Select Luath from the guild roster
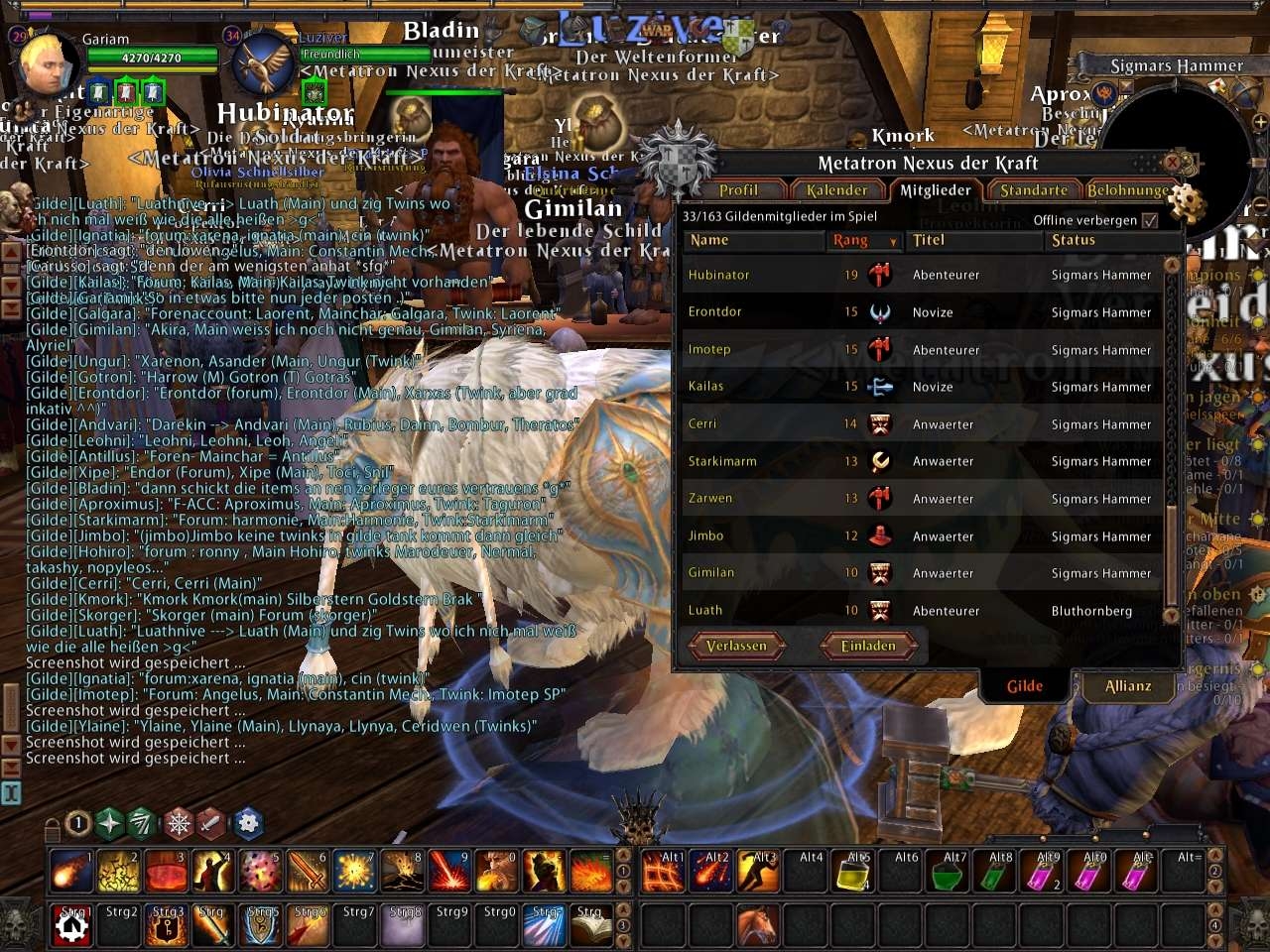 pyautogui.click(x=705, y=611)
